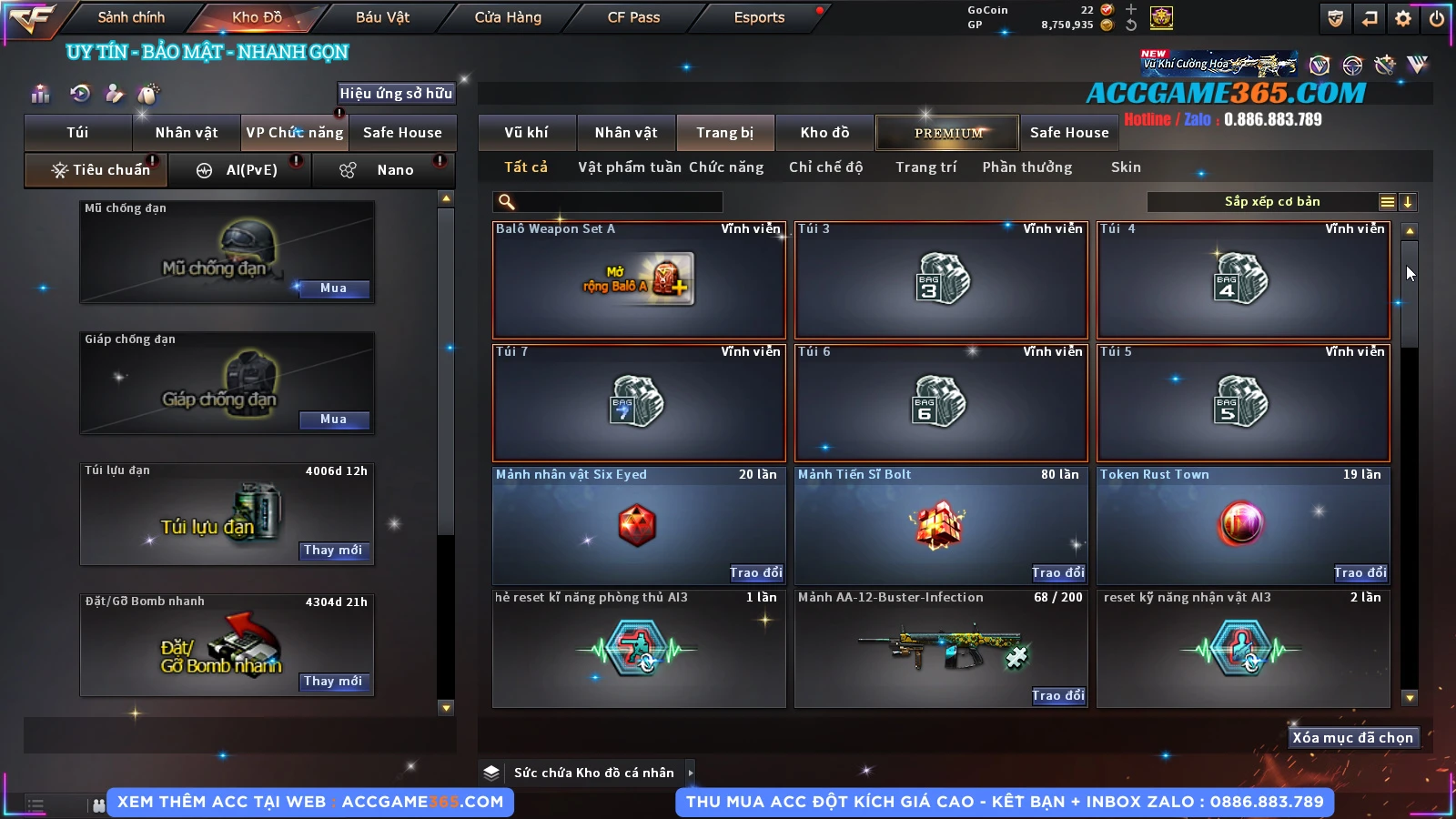Switch to the AI(PvE) sub-tab
The width and height of the screenshot is (1456, 819).
(x=240, y=170)
